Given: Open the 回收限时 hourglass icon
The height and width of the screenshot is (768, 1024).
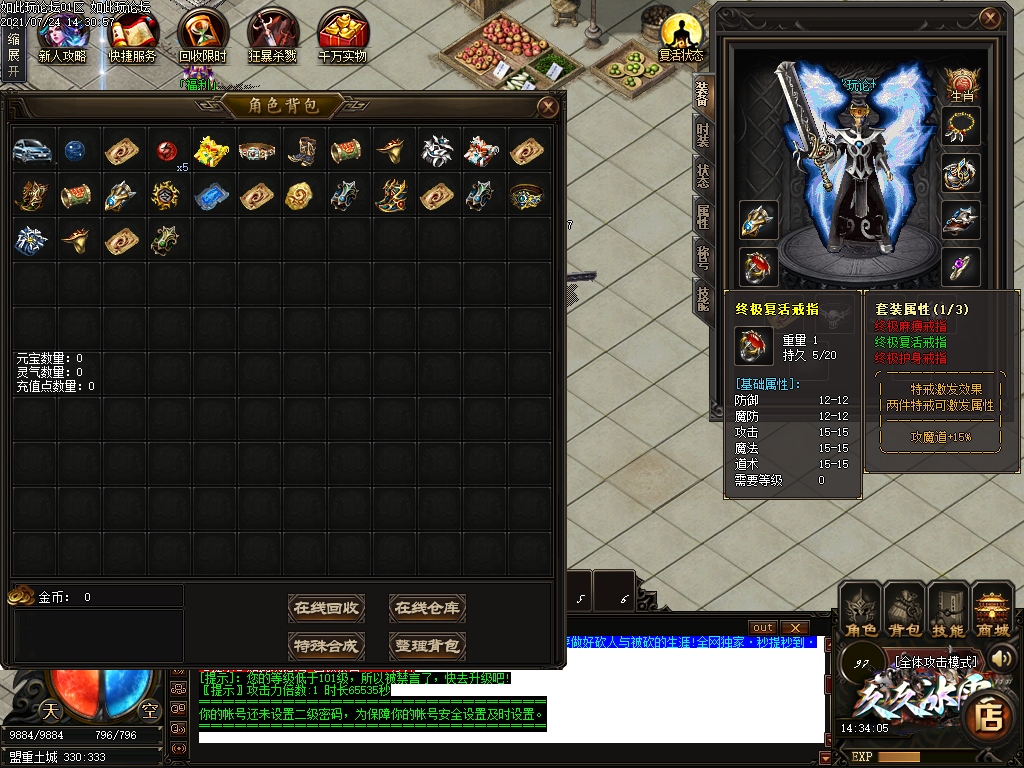Looking at the screenshot, I should [203, 34].
